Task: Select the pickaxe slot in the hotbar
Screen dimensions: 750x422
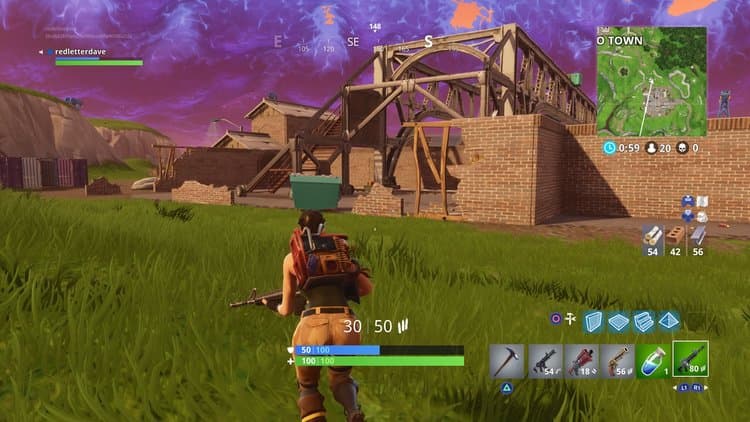Action: coord(509,361)
